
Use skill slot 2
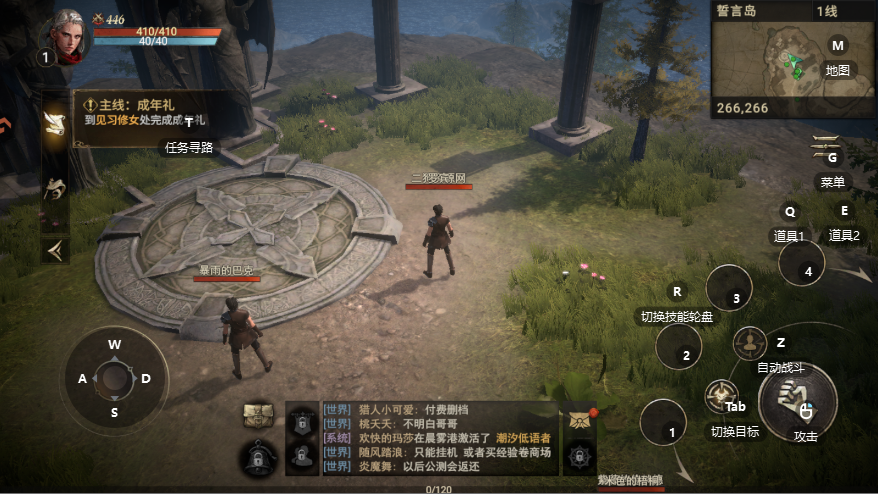point(685,354)
